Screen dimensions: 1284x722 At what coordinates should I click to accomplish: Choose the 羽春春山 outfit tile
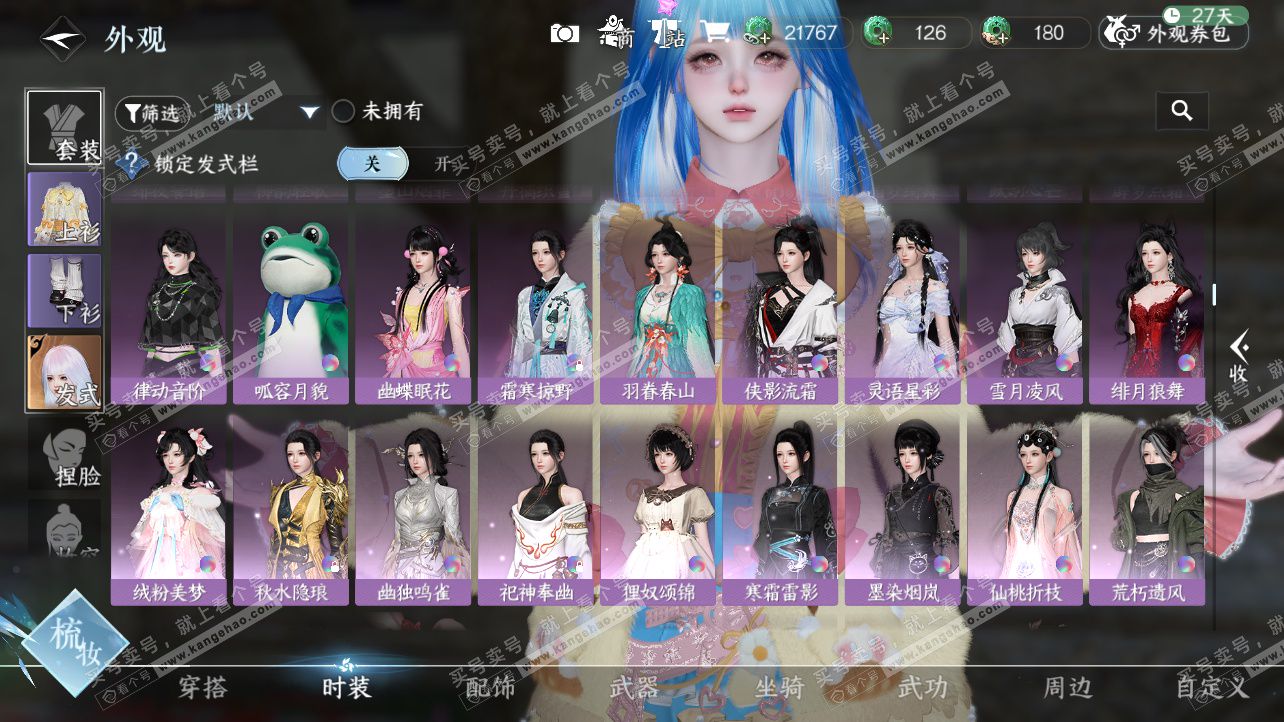658,311
